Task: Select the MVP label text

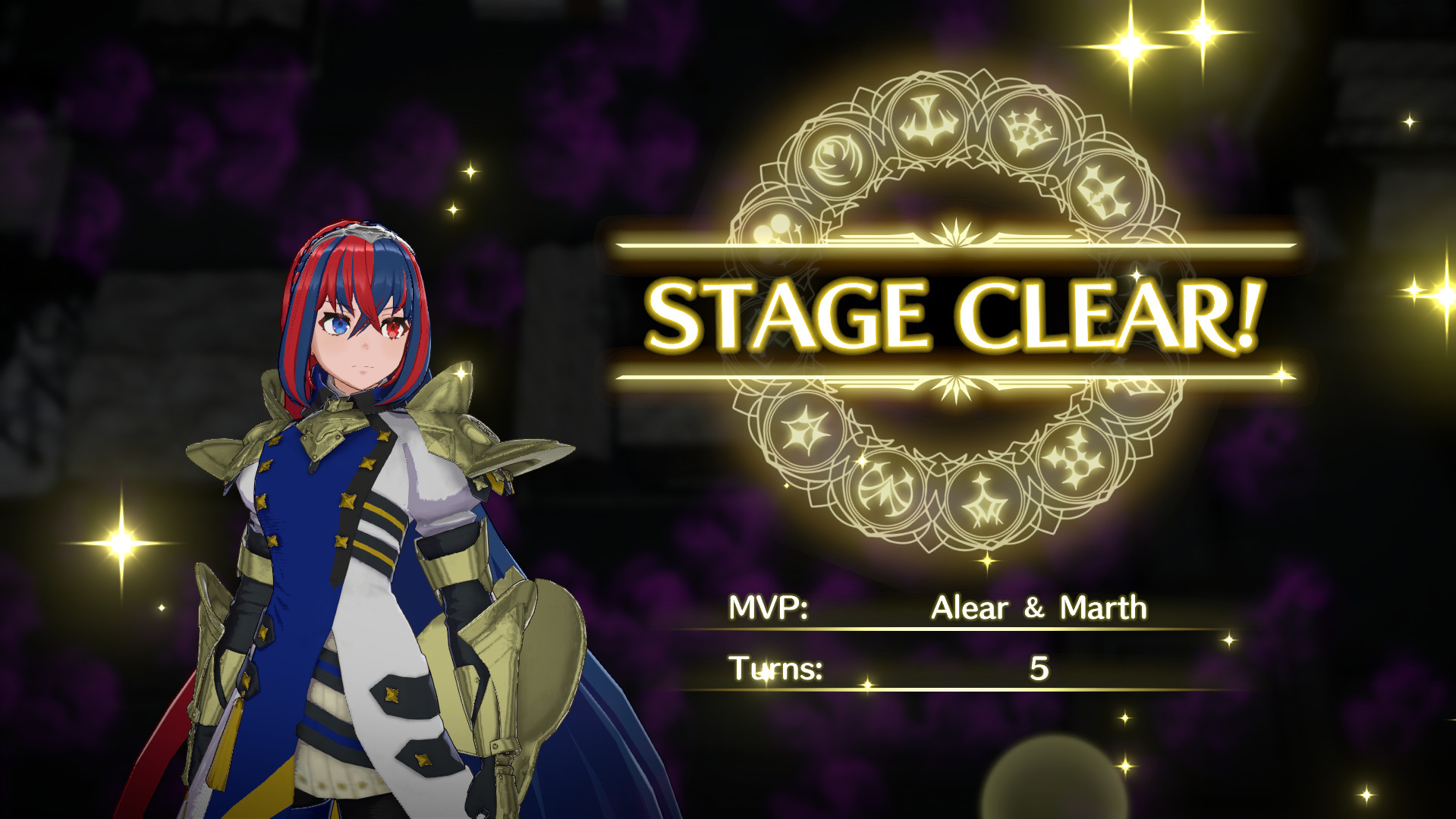Action: (x=767, y=607)
